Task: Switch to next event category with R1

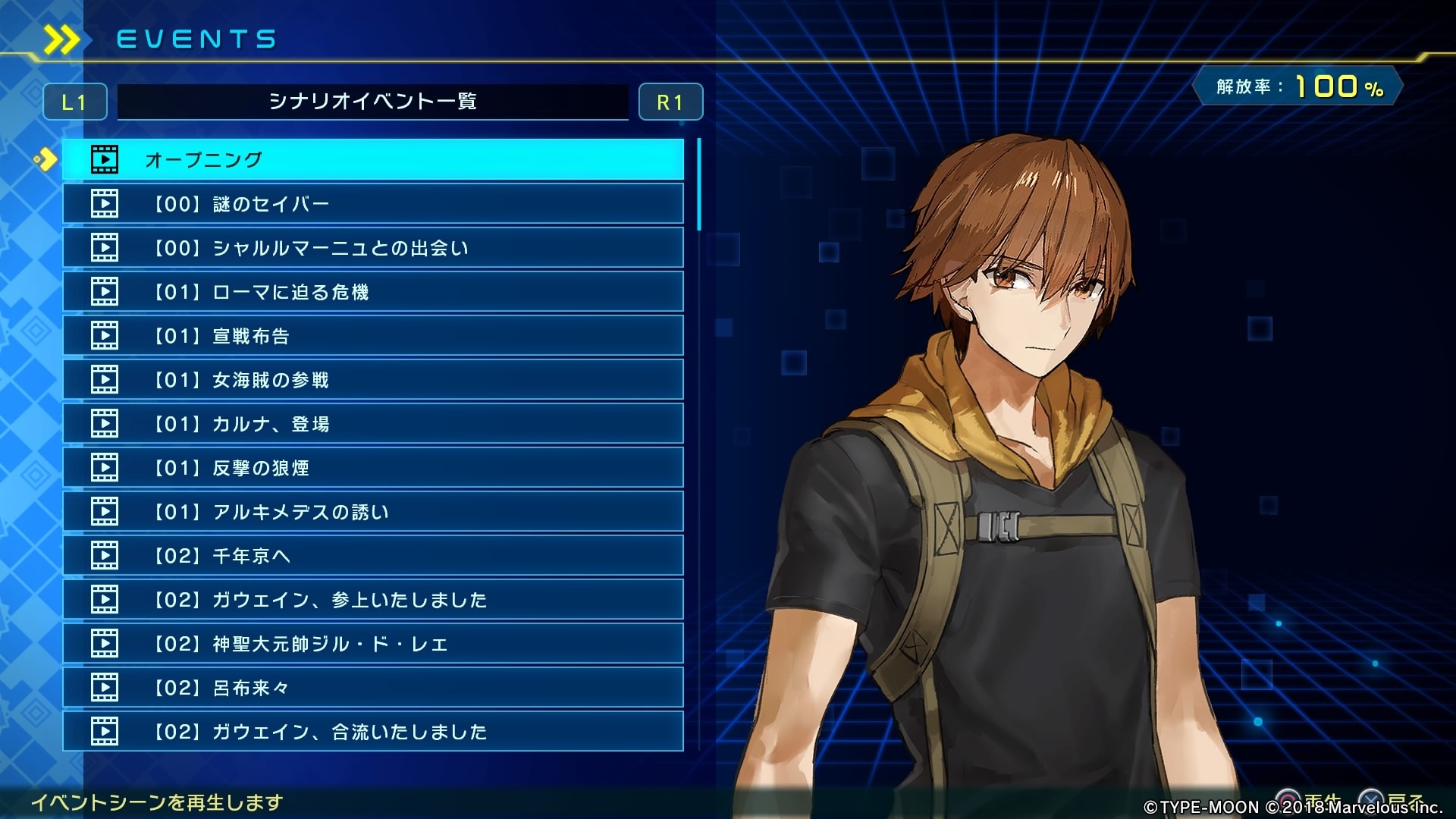Action: [x=670, y=102]
